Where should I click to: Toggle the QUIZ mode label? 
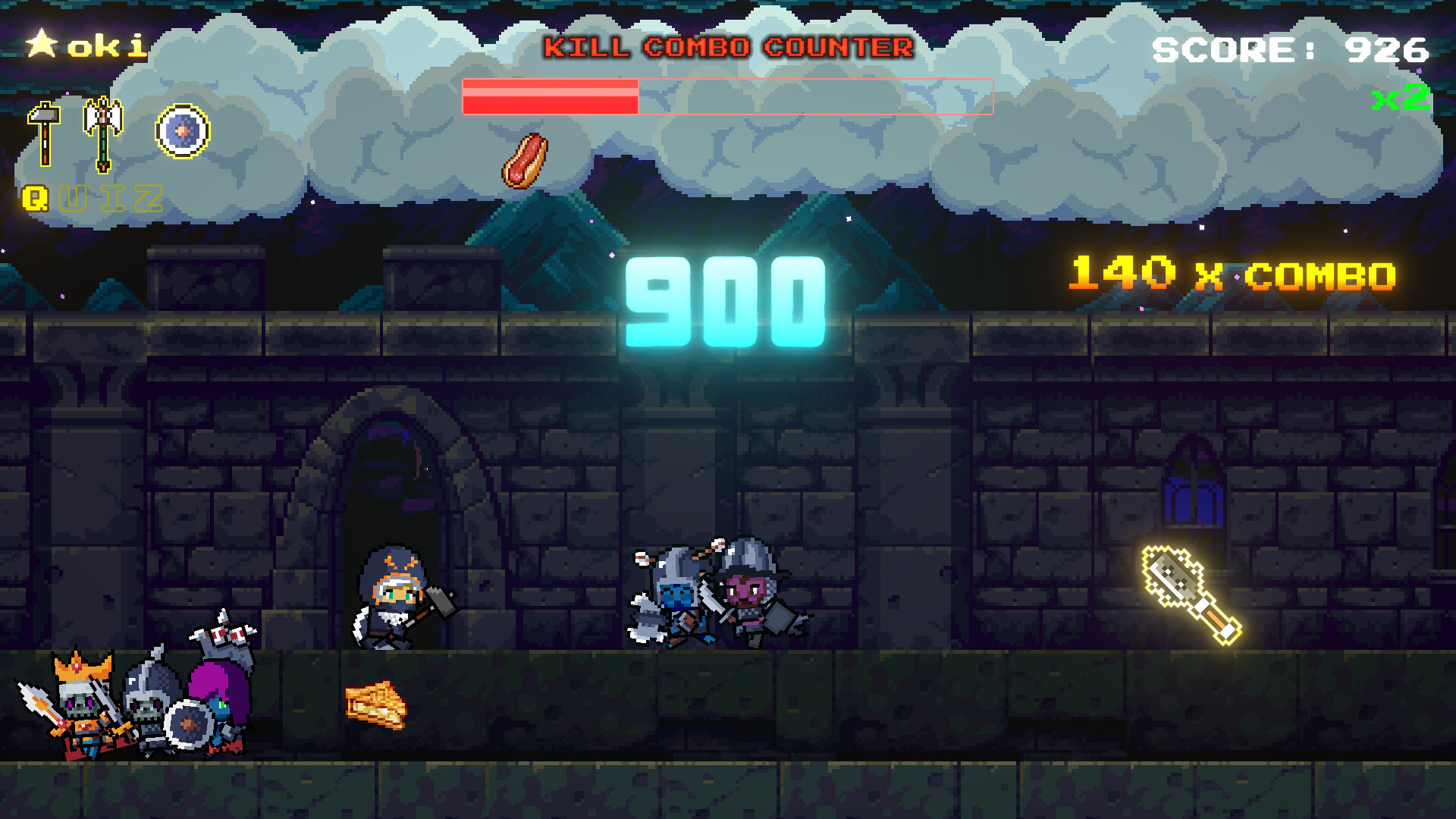[x=95, y=199]
